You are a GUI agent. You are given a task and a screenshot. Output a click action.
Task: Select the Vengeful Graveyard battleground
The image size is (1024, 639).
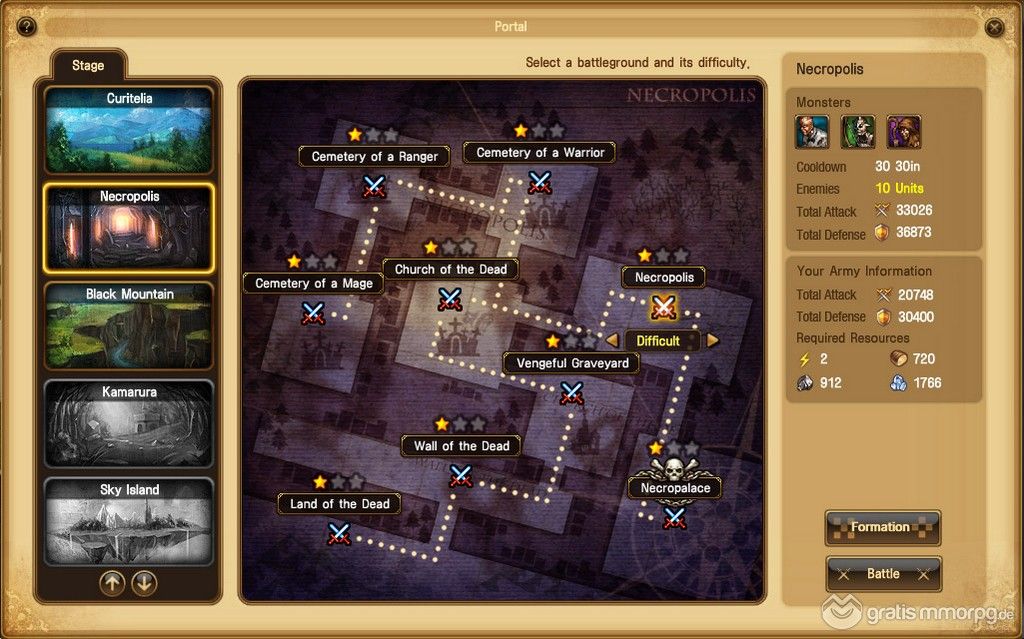point(571,392)
